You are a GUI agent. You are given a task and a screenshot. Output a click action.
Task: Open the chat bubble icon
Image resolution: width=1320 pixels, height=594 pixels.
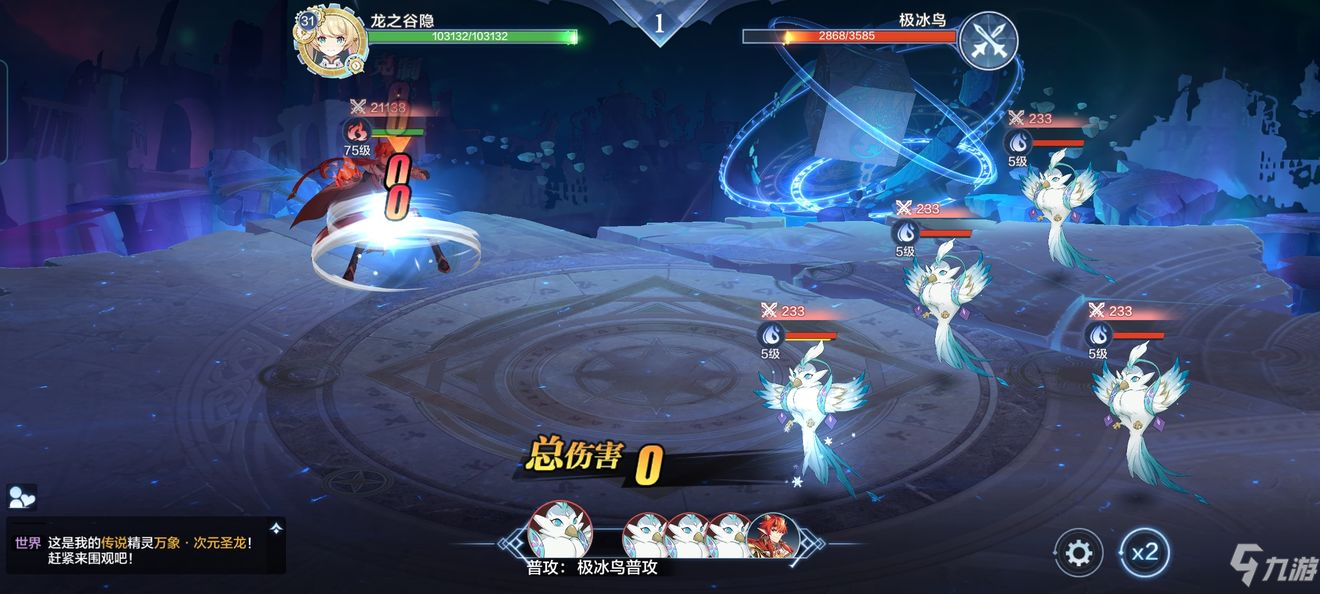[x=21, y=497]
